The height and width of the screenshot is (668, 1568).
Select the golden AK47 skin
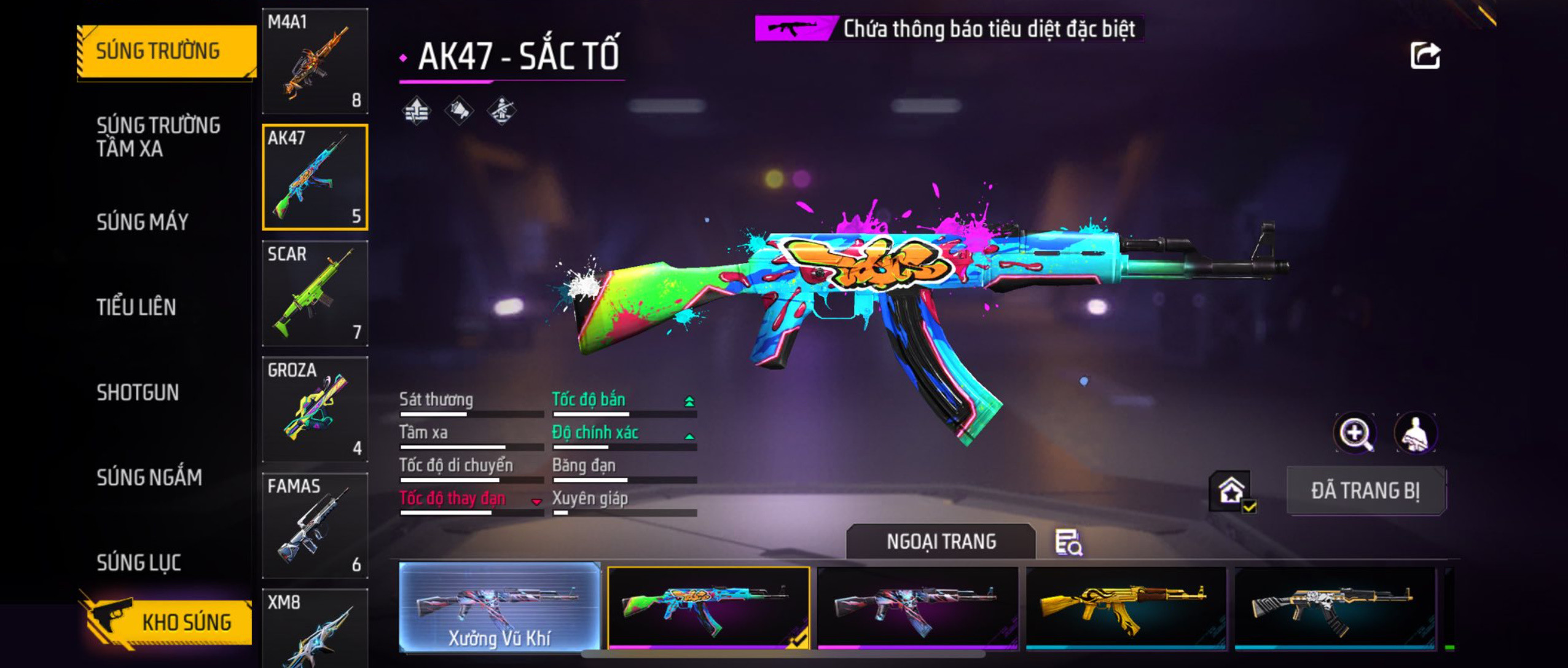[x=1126, y=607]
